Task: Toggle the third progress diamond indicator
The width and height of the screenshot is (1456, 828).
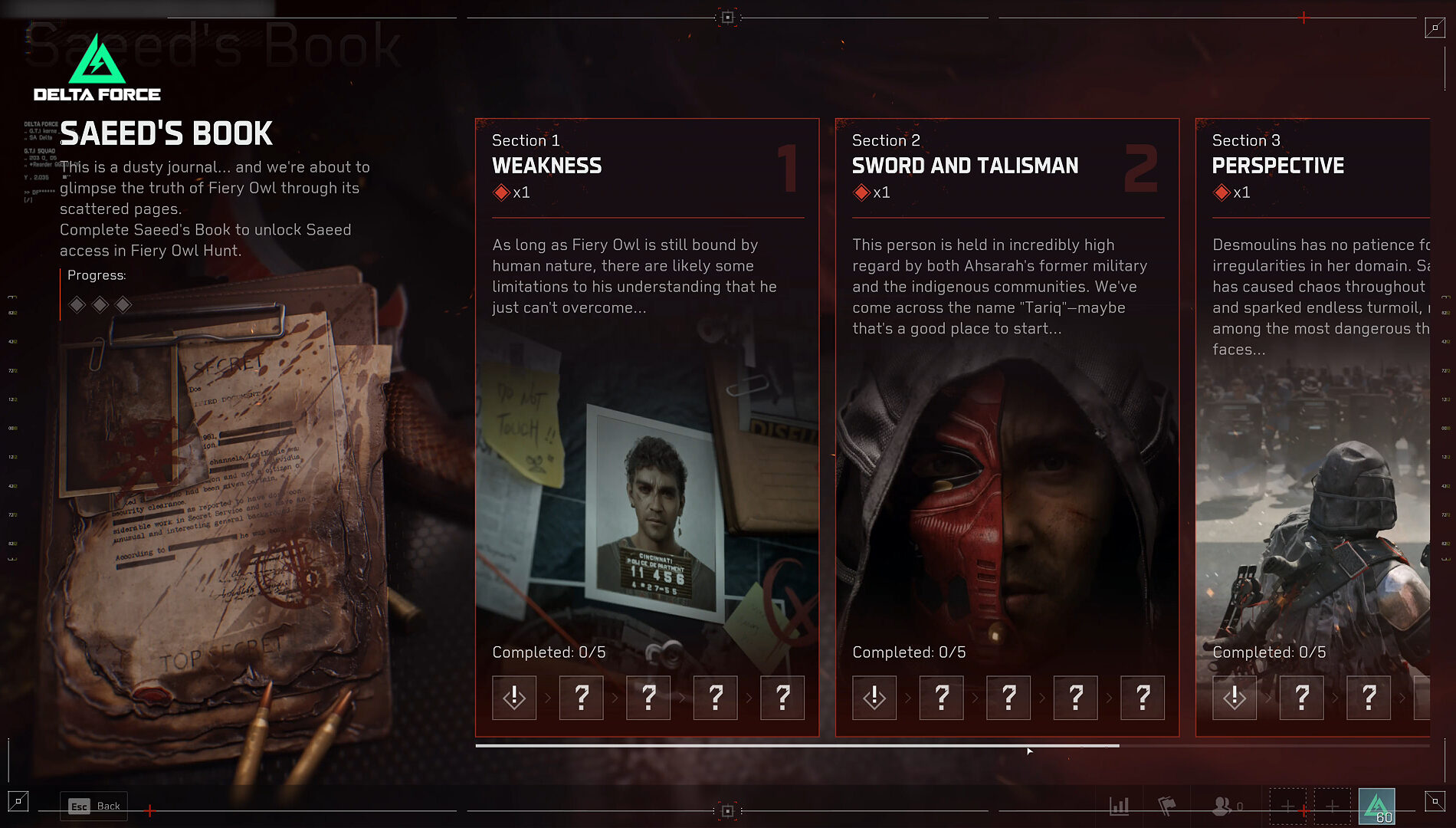Action: click(x=123, y=304)
